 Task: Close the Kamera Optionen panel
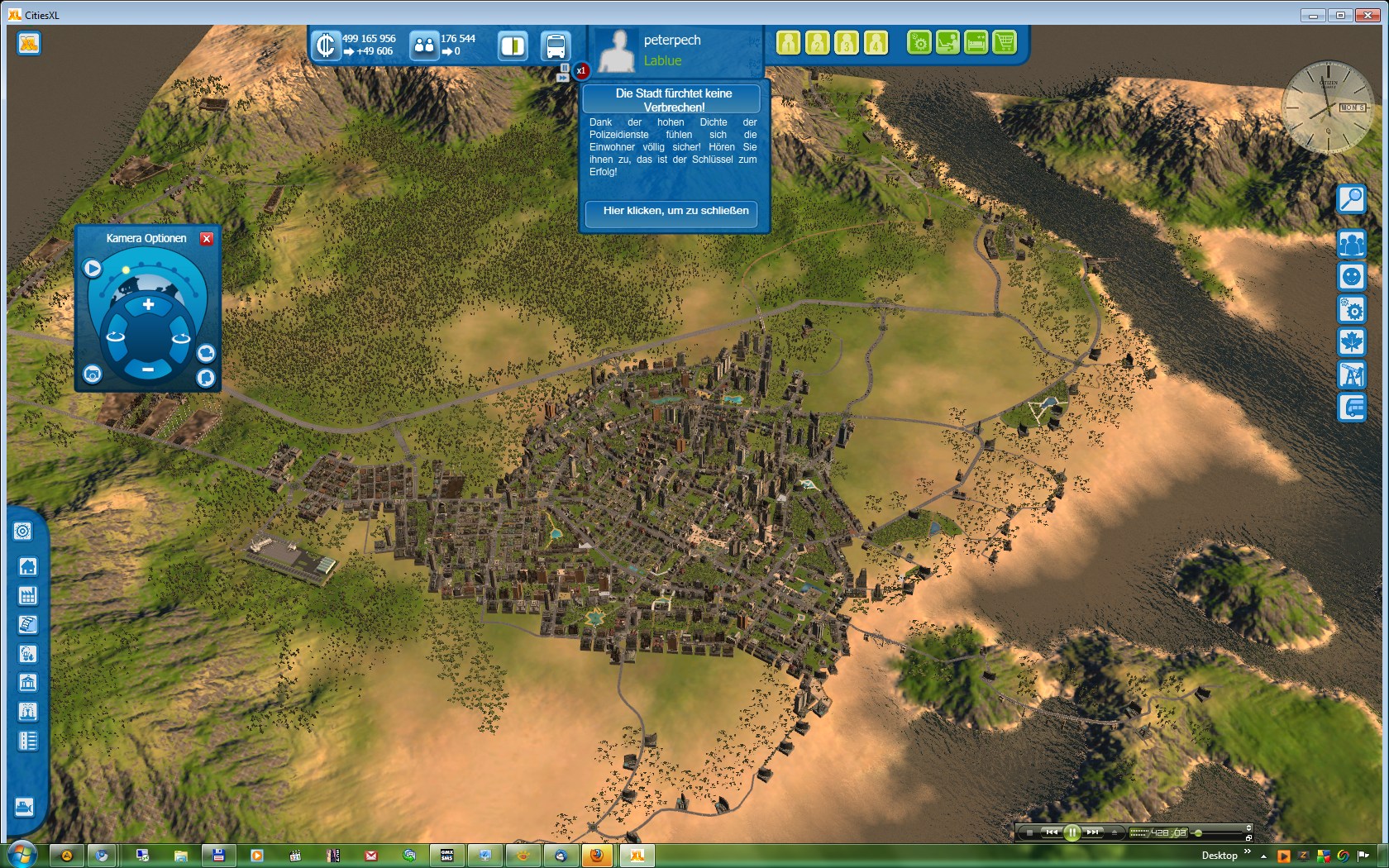[207, 238]
